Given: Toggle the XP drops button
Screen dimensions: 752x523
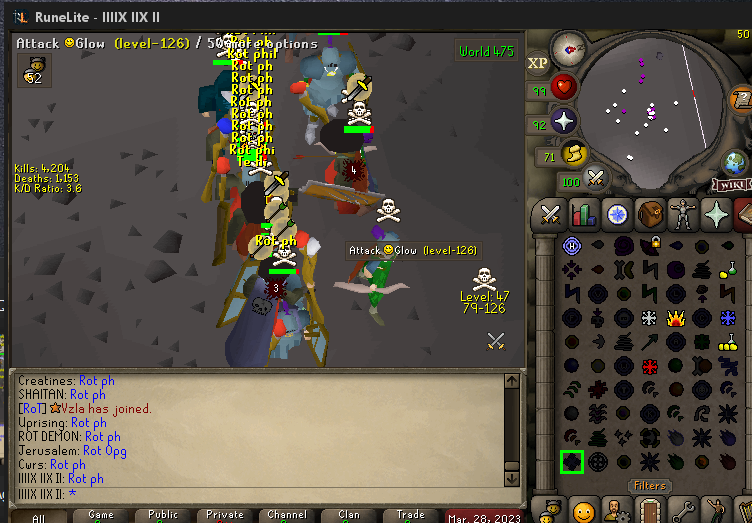Looking at the screenshot, I should point(537,63).
